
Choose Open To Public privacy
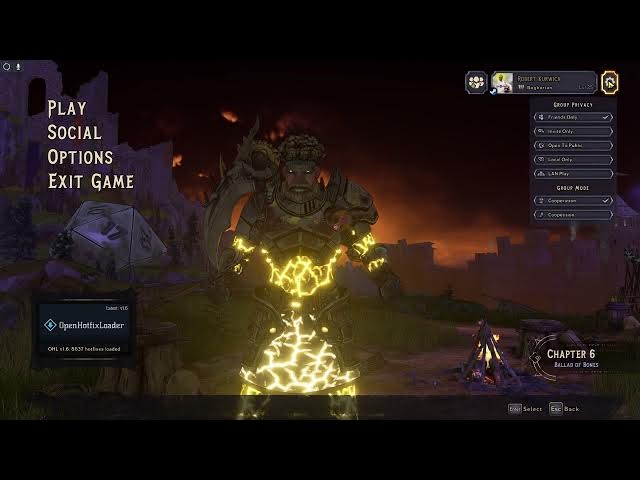[572, 145]
